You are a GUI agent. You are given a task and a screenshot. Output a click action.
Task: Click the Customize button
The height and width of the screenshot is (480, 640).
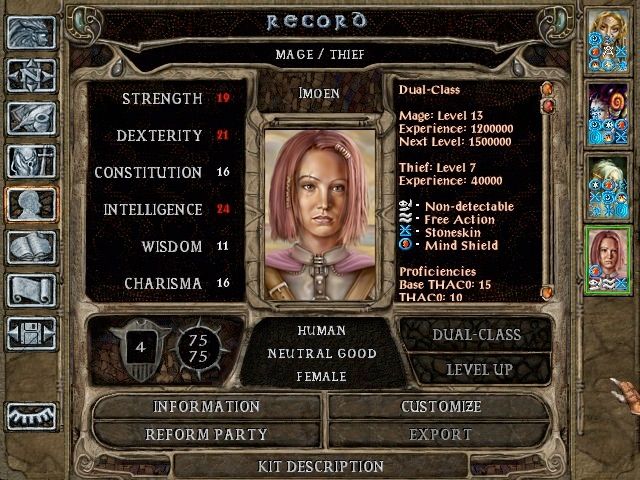(440, 407)
